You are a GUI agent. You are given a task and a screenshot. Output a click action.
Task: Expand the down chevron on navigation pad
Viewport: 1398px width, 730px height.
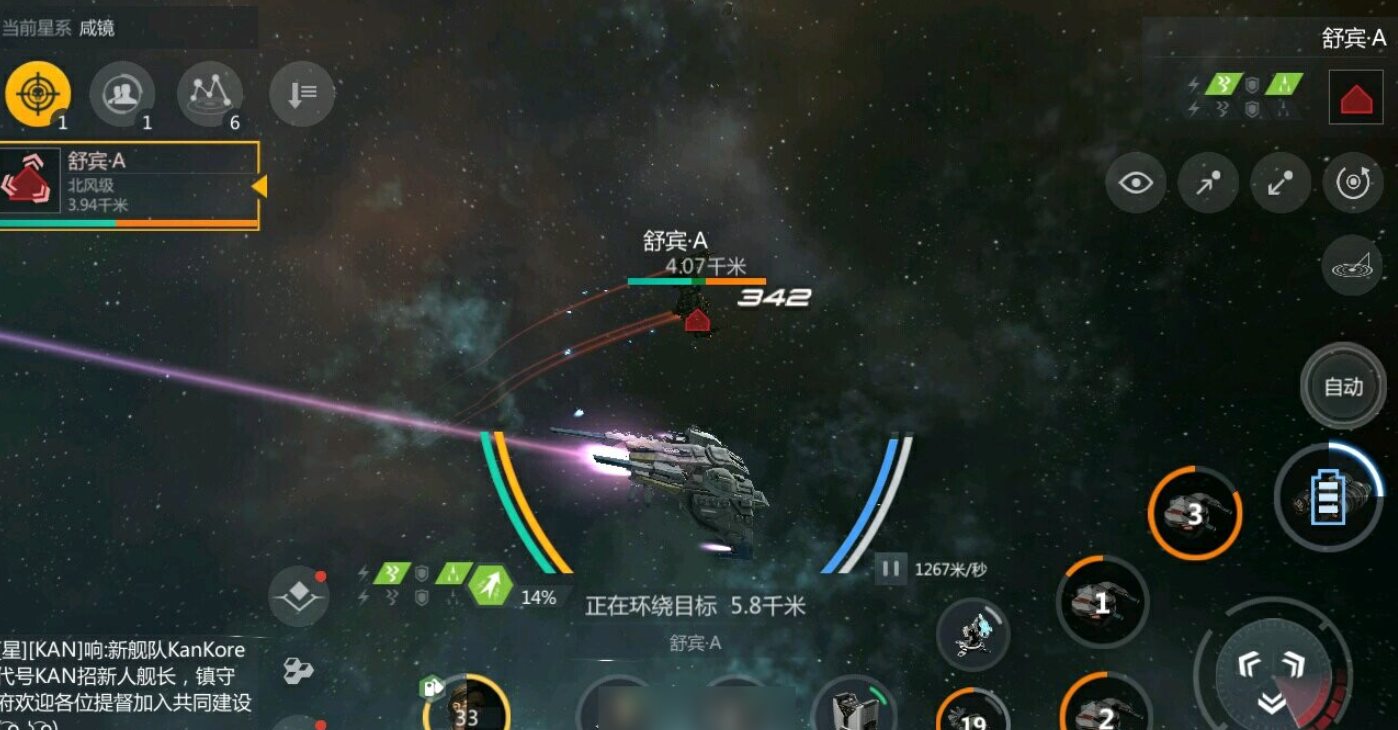(x=1271, y=702)
